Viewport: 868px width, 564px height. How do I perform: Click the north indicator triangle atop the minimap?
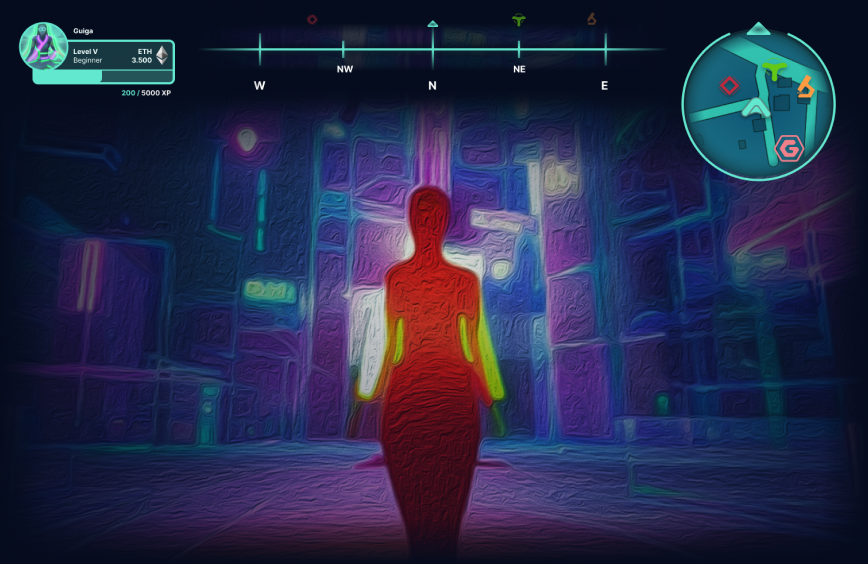tap(759, 28)
